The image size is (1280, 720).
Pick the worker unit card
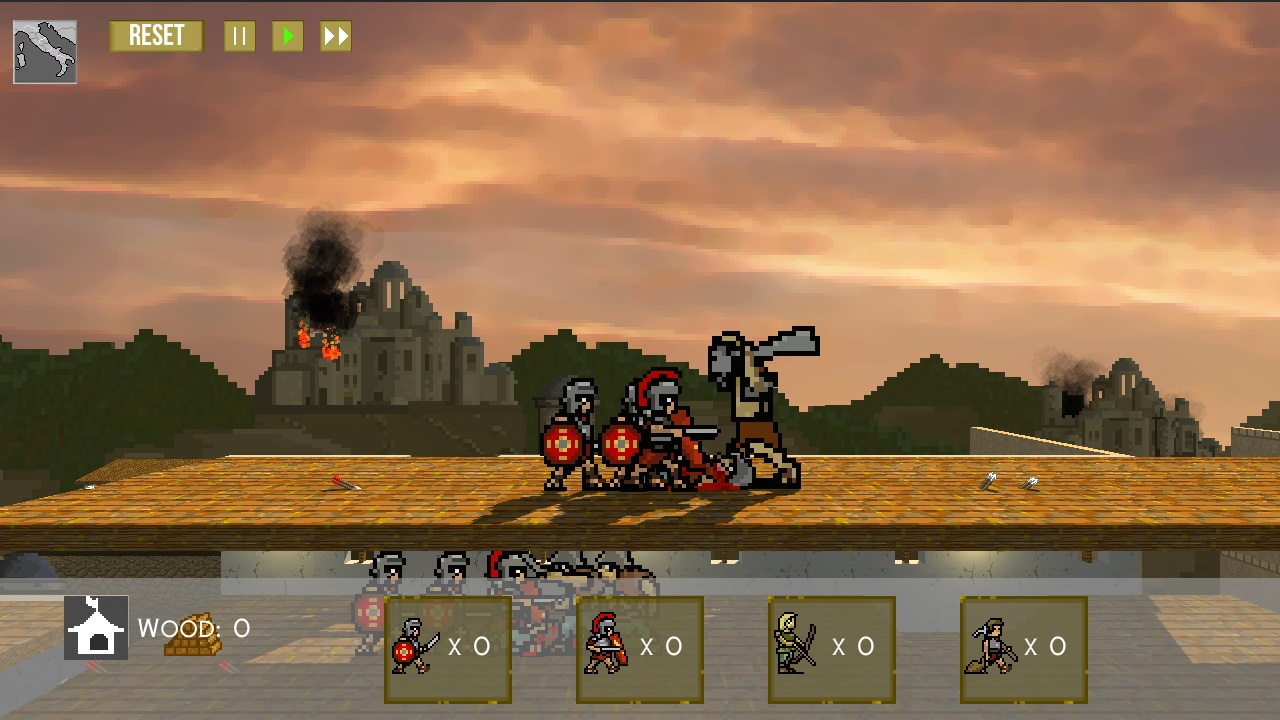(1024, 649)
